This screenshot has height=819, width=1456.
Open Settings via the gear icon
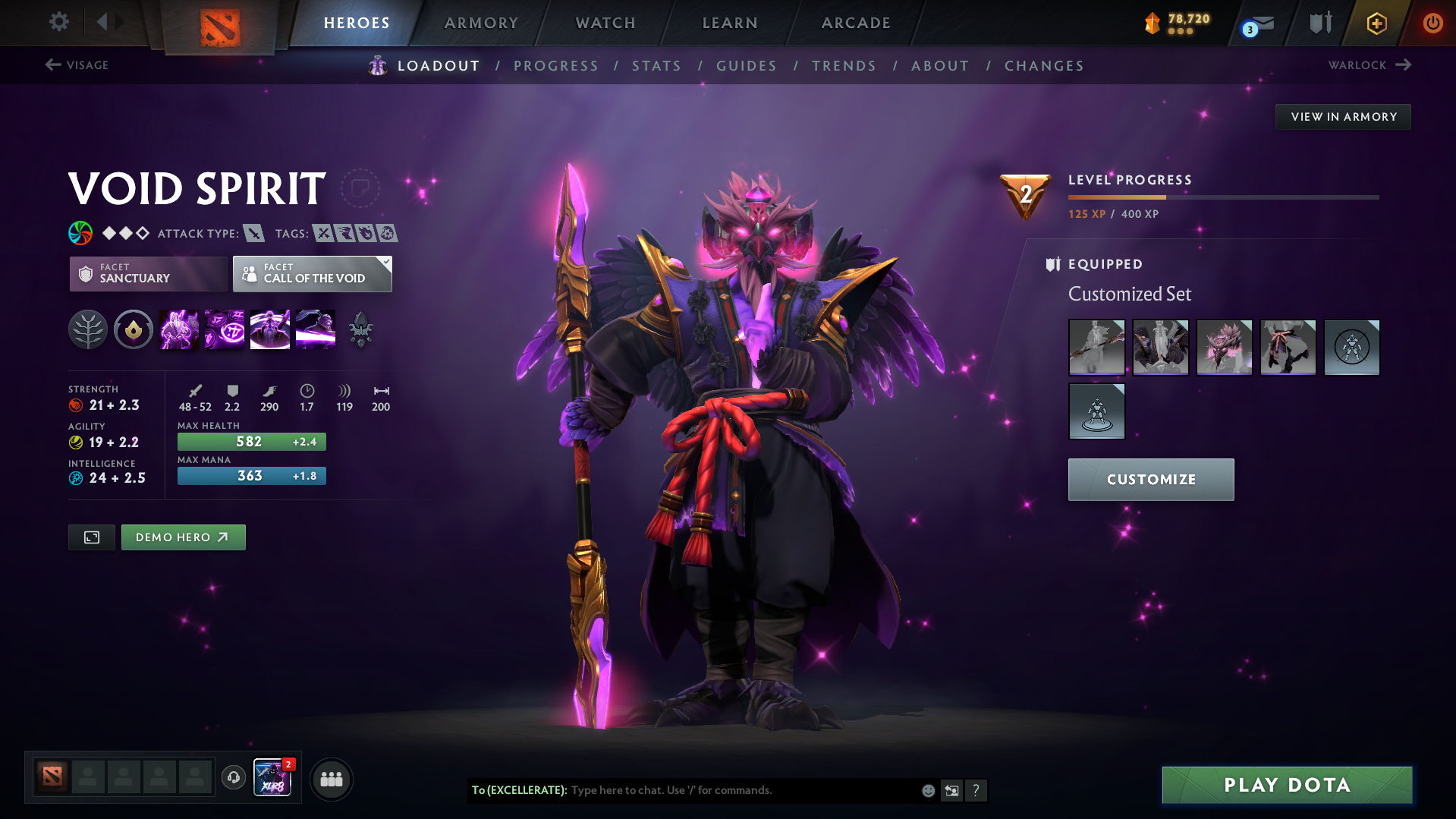[x=58, y=22]
